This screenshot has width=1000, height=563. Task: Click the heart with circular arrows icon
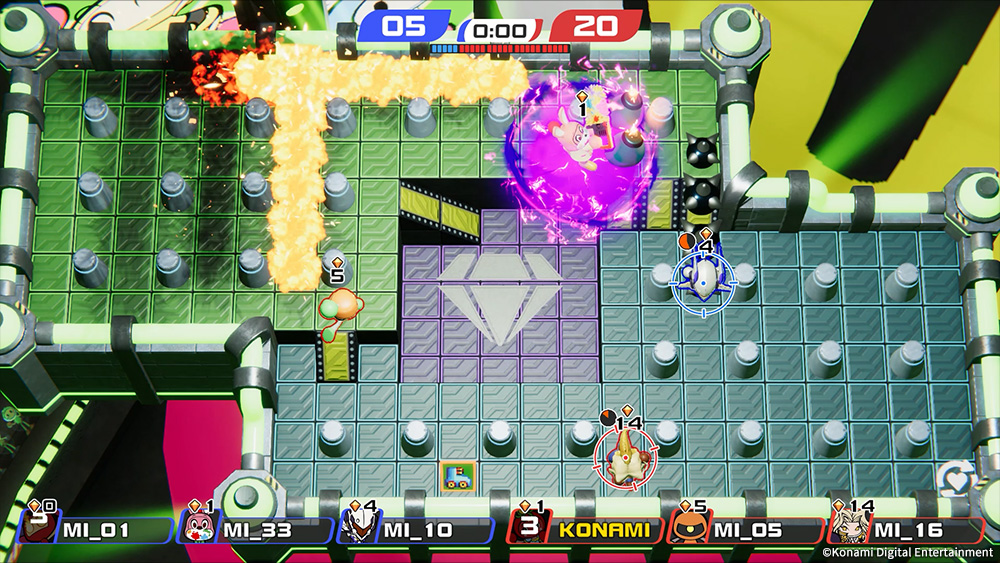[956, 480]
